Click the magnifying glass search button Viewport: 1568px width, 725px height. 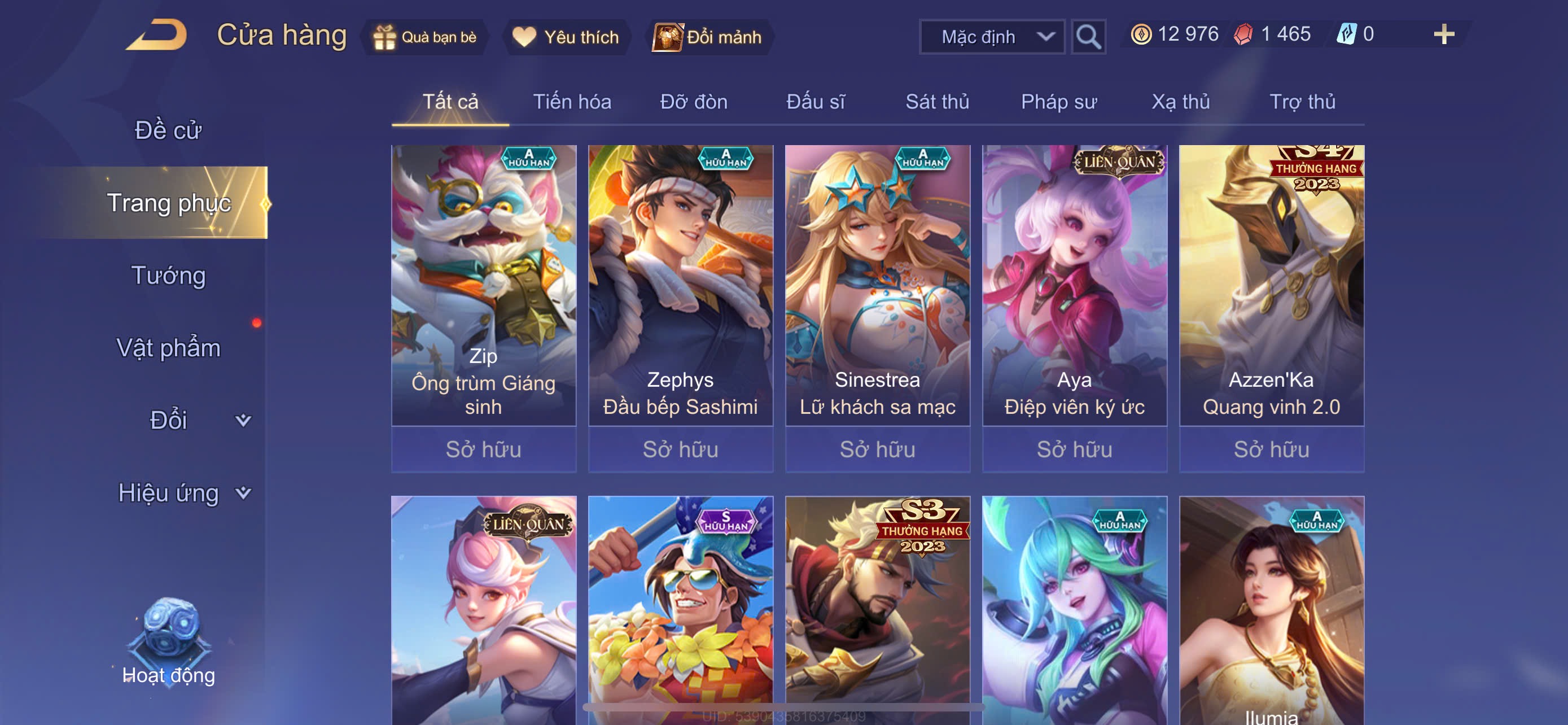coord(1088,37)
